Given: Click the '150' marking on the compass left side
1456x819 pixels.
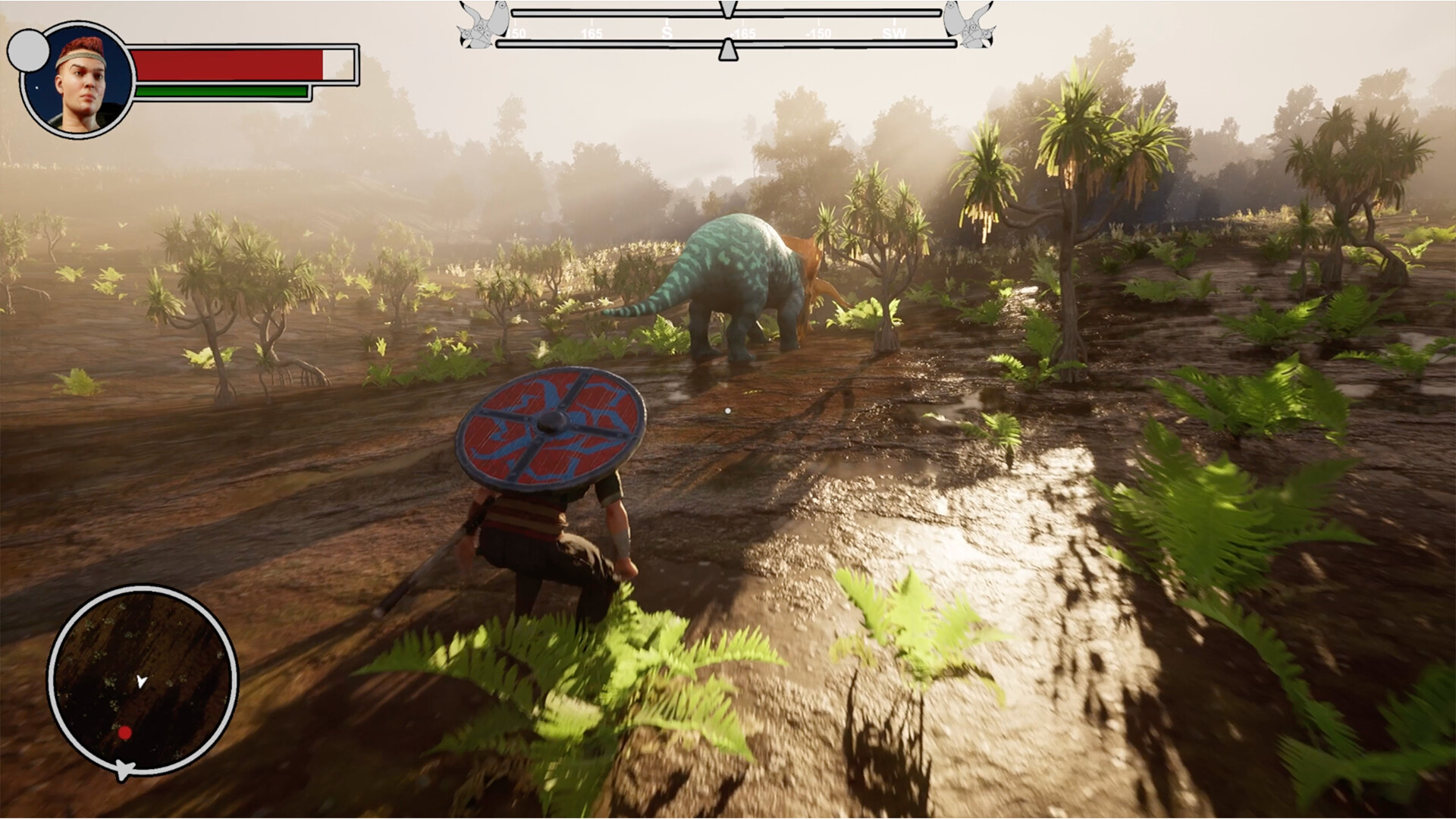Looking at the screenshot, I should coord(517,33).
